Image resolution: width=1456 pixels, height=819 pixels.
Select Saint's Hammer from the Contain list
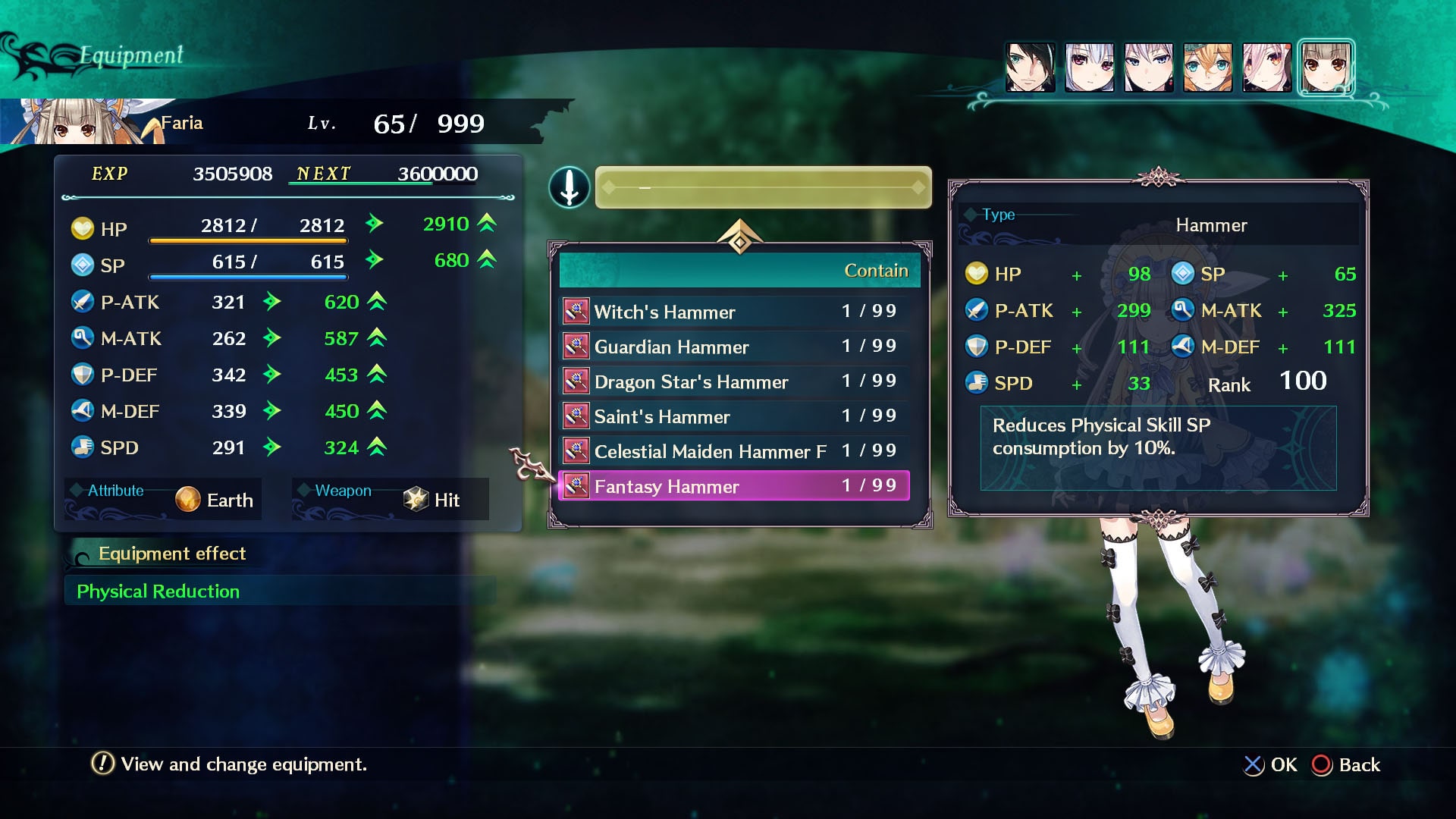pos(662,416)
